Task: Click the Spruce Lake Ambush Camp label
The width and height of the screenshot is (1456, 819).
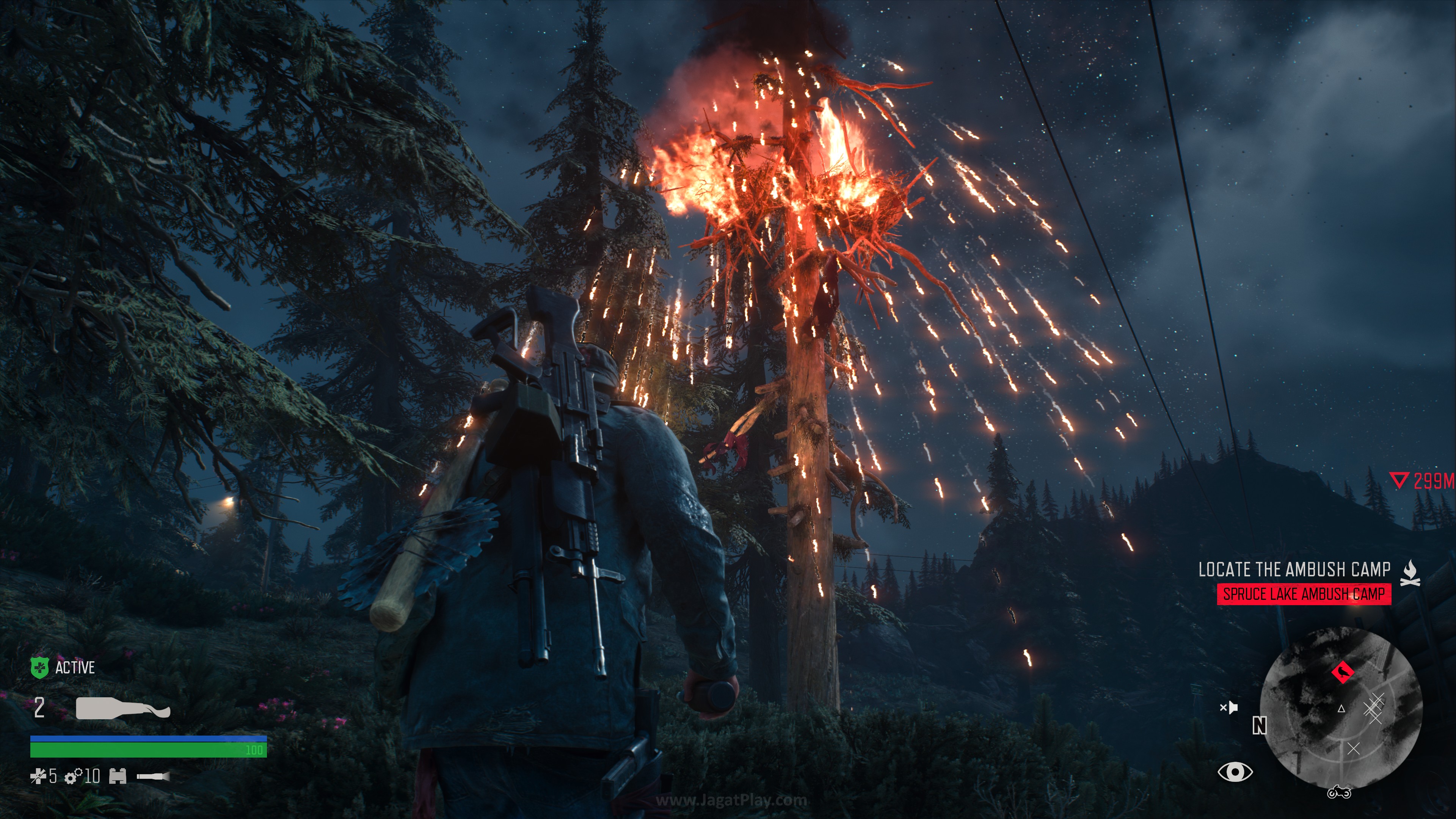Action: tap(1304, 594)
